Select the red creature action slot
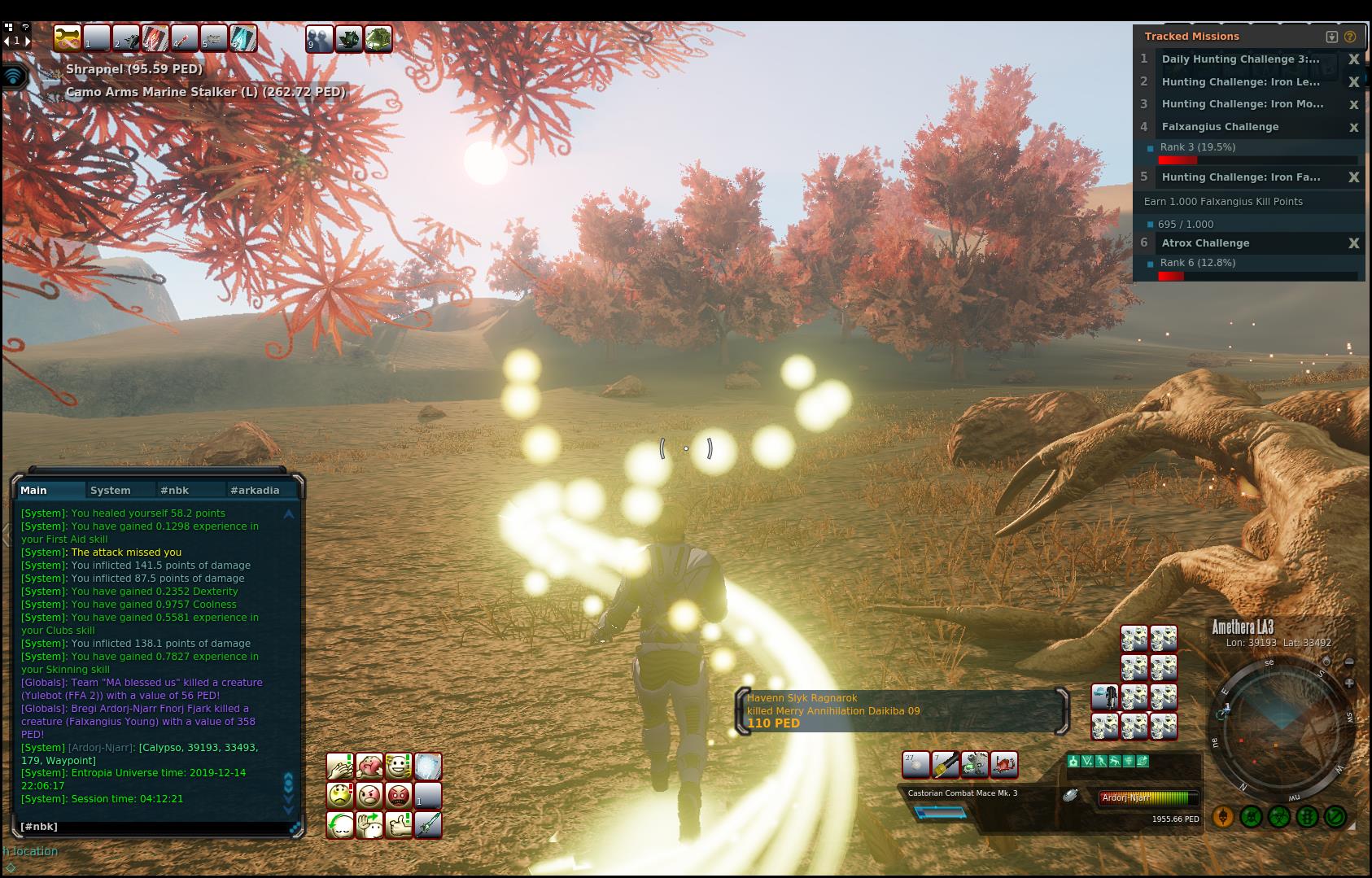1372x878 pixels. coord(1003,764)
